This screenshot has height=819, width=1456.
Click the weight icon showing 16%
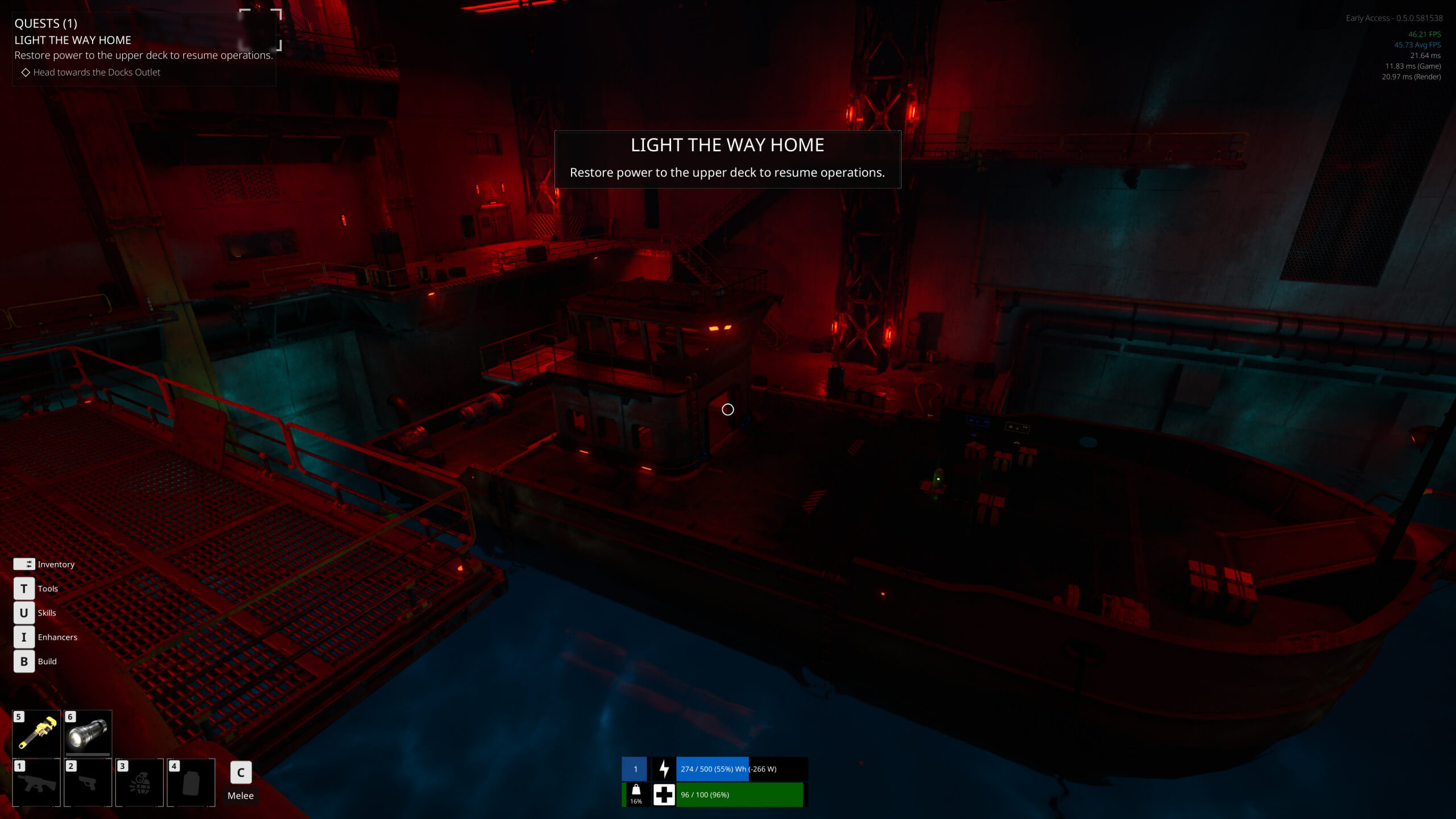click(636, 795)
